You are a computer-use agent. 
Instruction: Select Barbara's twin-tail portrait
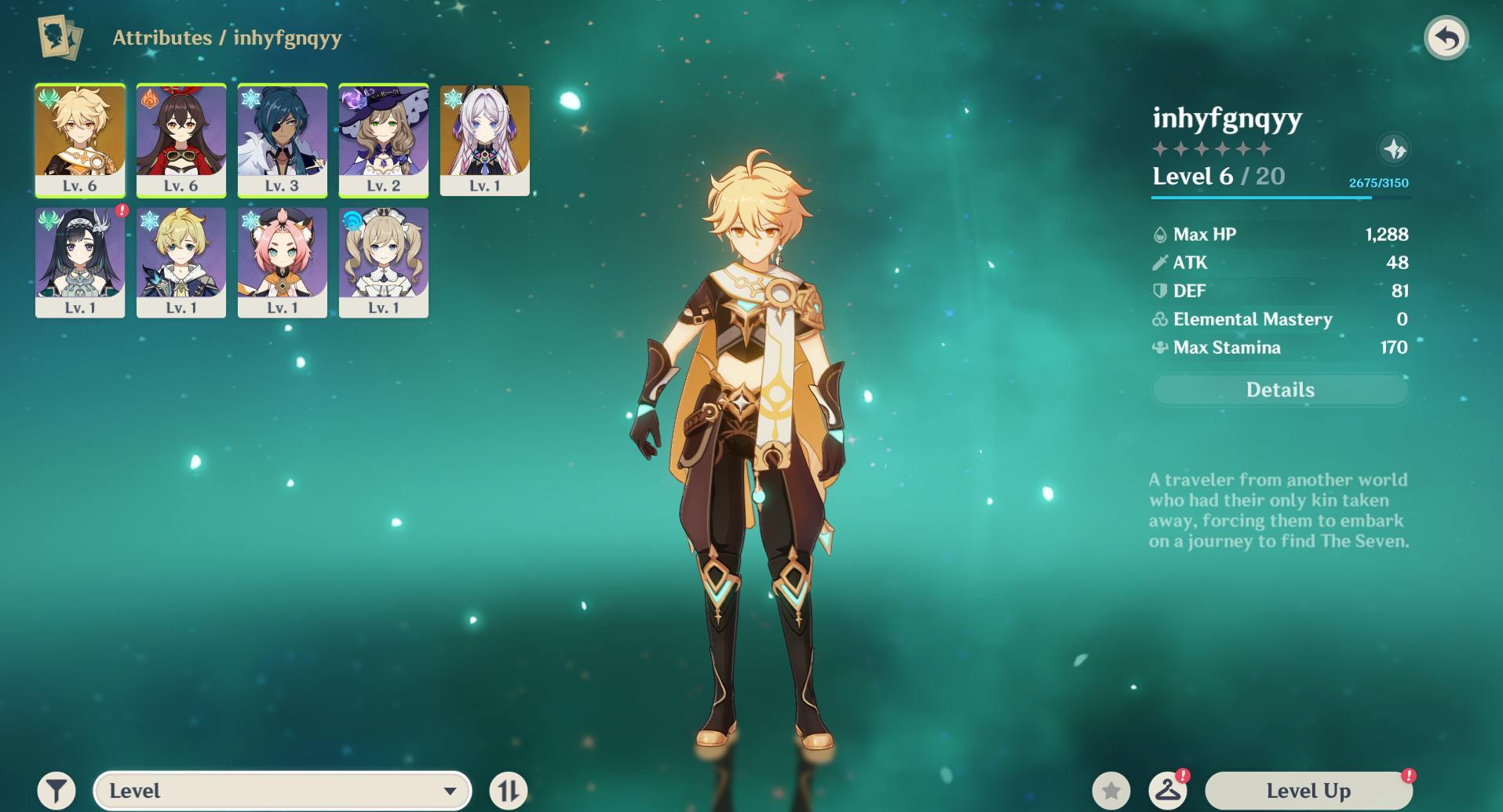[x=384, y=261]
